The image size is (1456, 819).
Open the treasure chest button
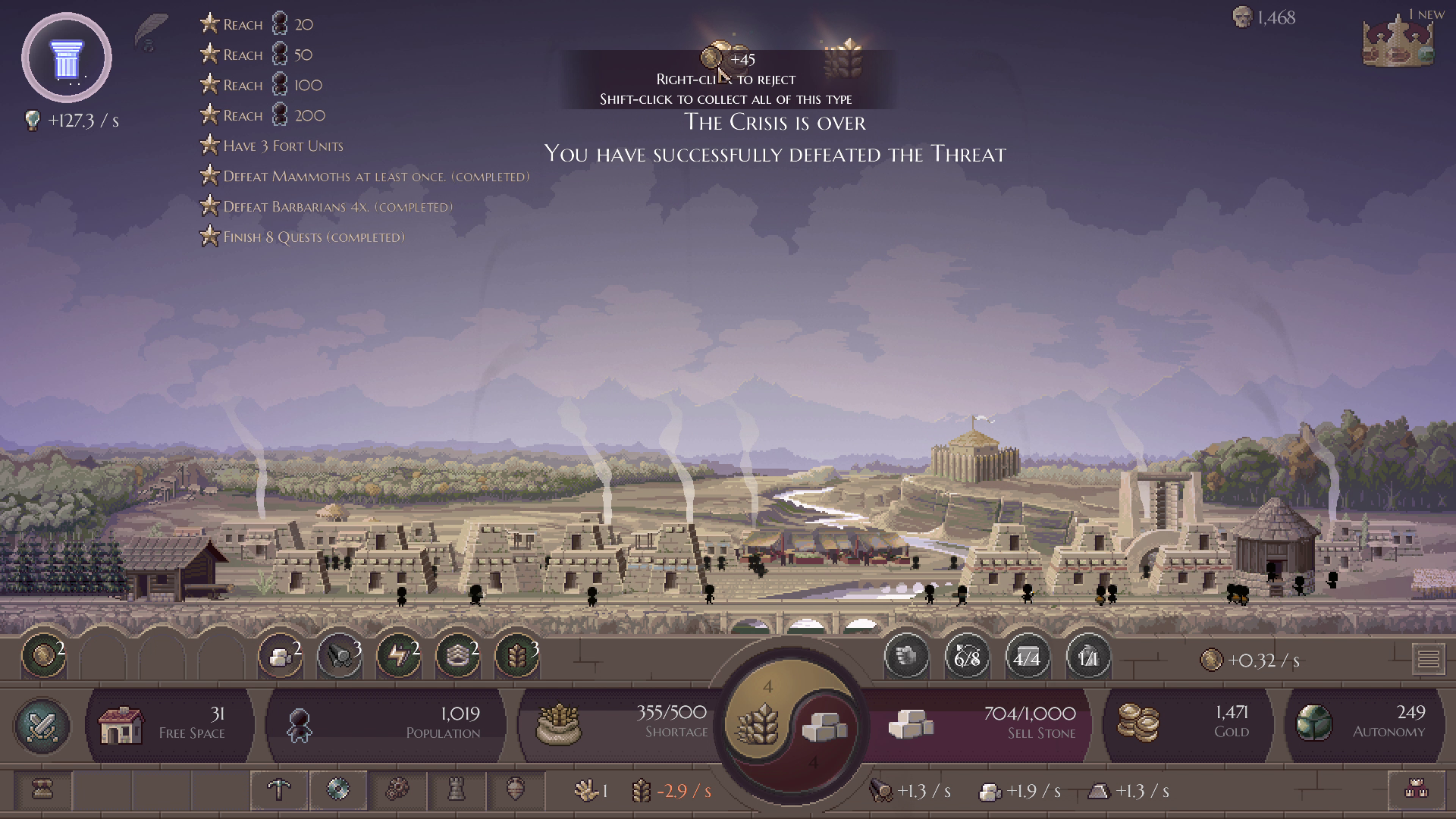[42, 790]
